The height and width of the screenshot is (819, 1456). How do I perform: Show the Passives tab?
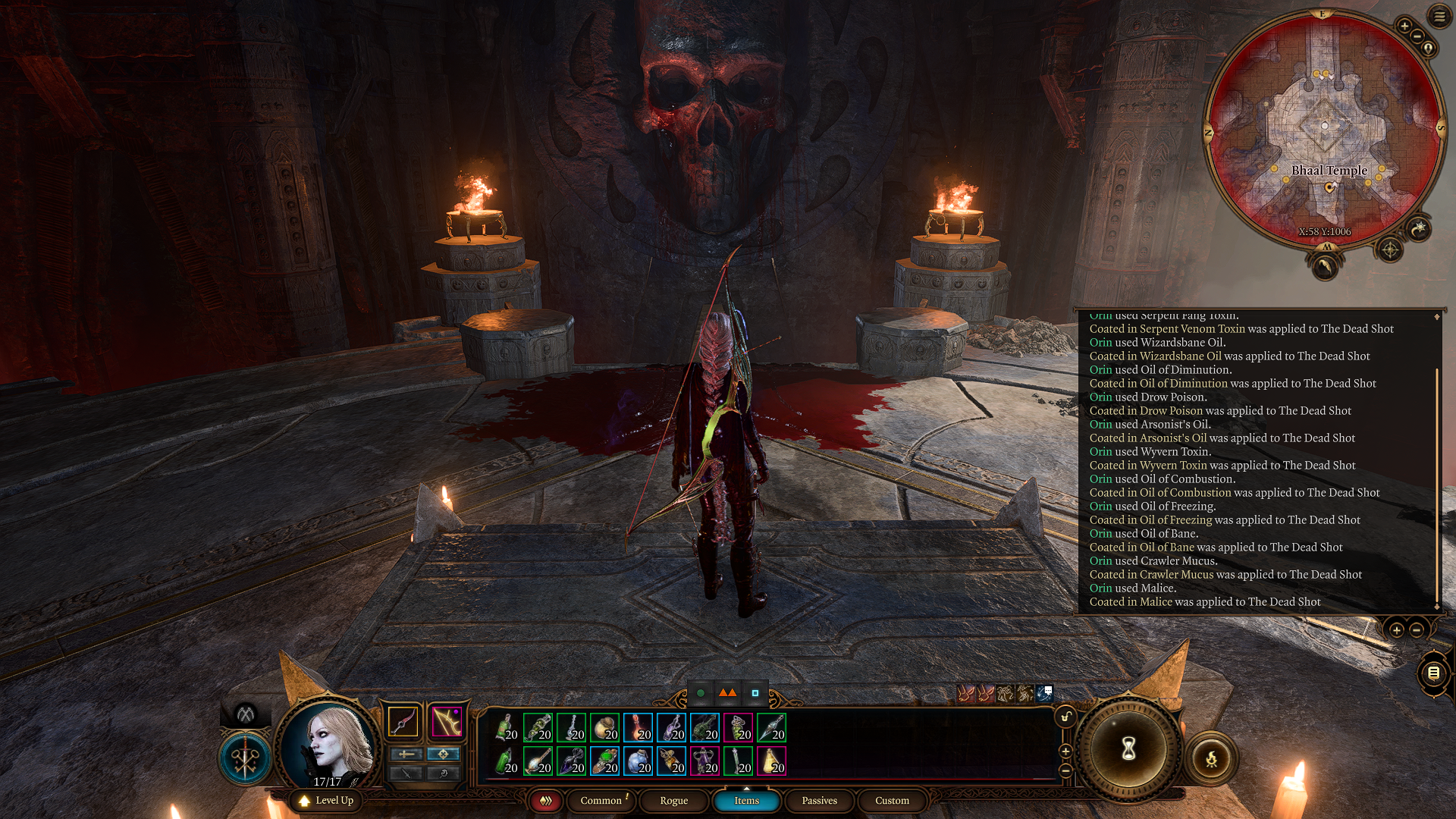pyautogui.click(x=819, y=801)
